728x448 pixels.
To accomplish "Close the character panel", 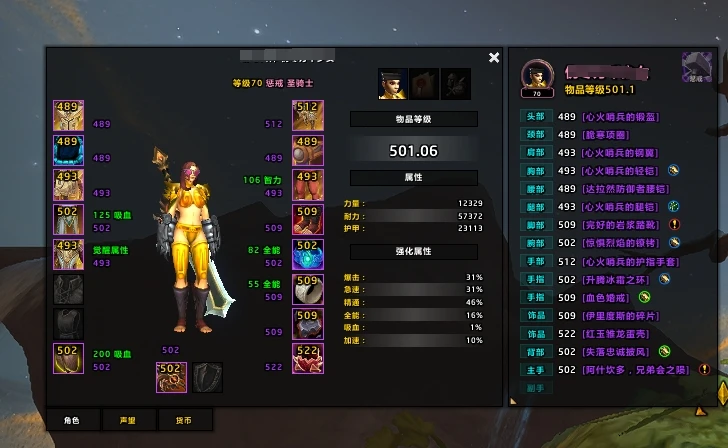I will pyautogui.click(x=494, y=58).
